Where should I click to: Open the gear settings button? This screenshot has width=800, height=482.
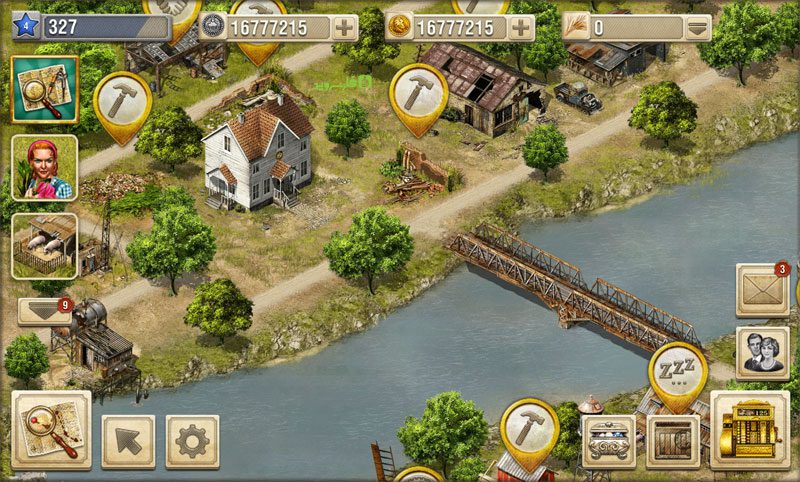192,441
